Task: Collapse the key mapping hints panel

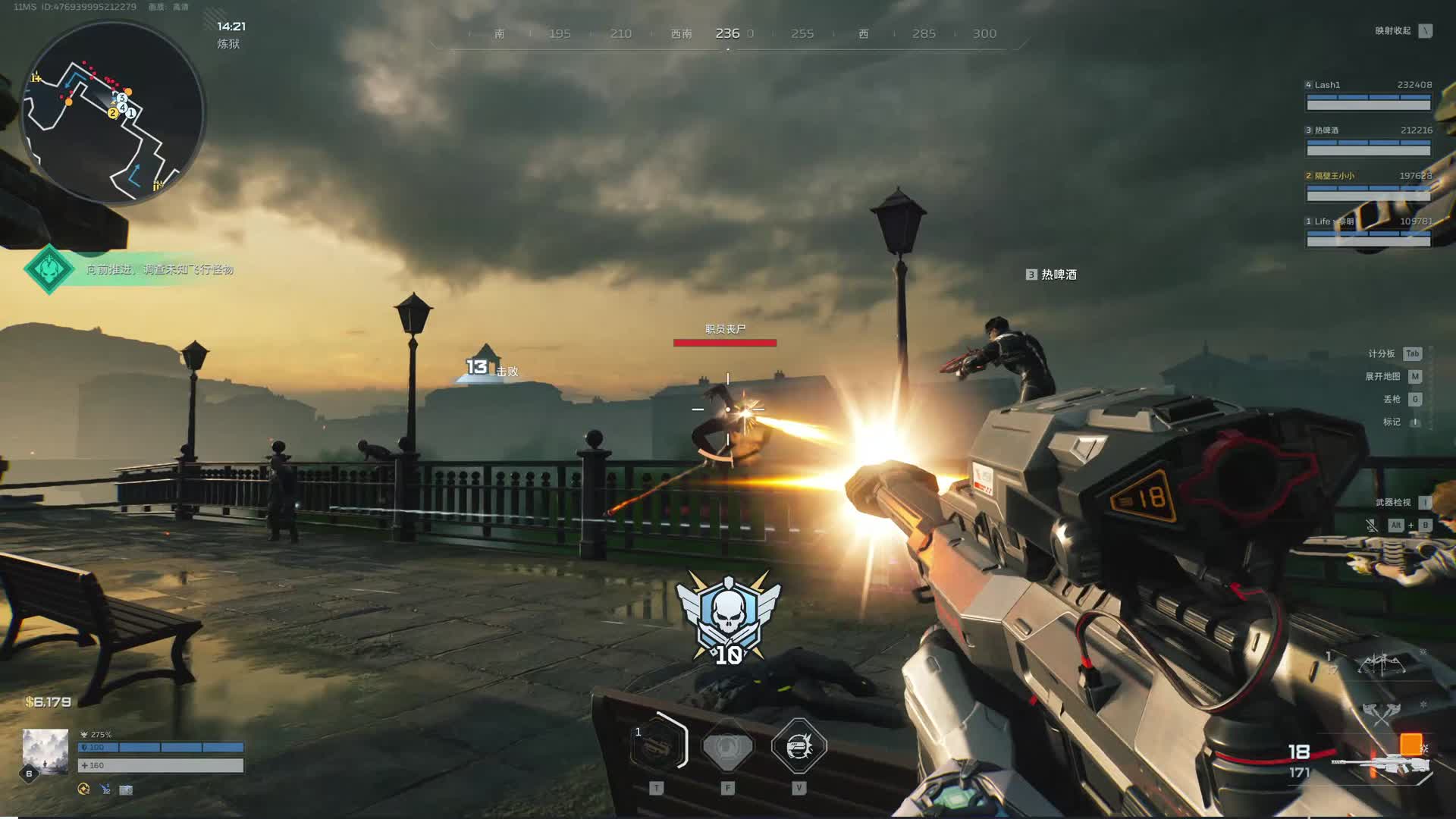Action: [1426, 31]
